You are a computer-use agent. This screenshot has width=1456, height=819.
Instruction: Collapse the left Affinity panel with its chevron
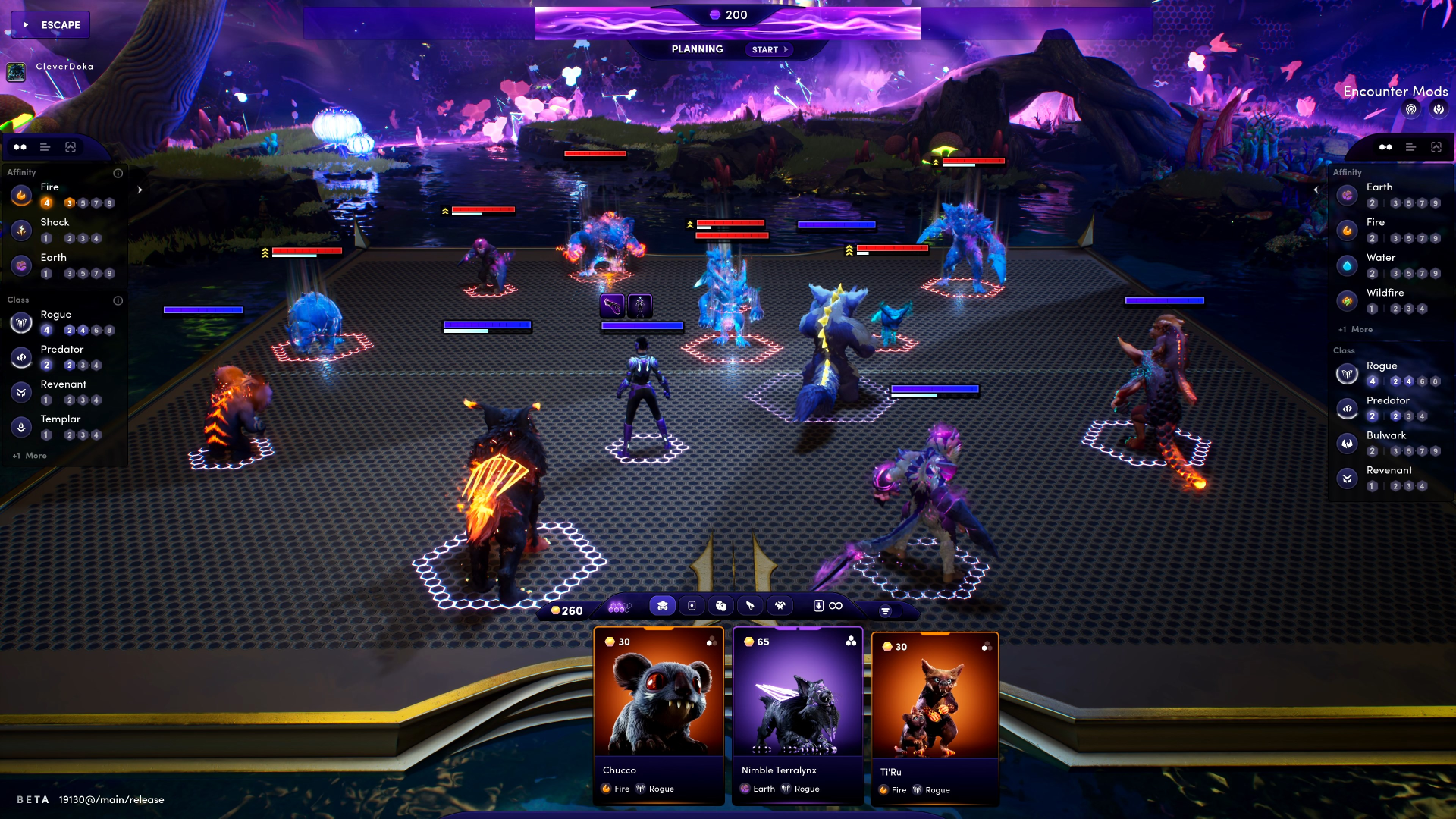click(x=140, y=191)
